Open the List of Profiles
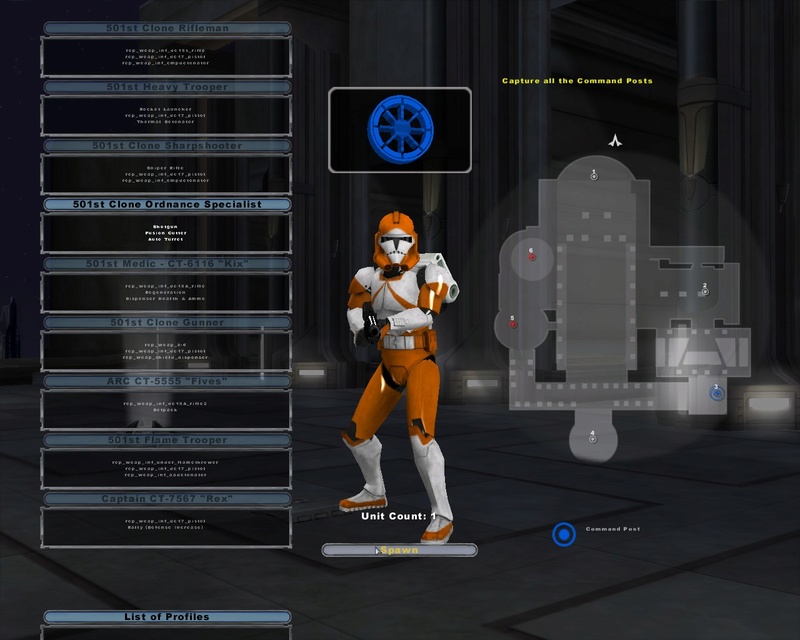Image resolution: width=800 pixels, height=640 pixels. 167,617
